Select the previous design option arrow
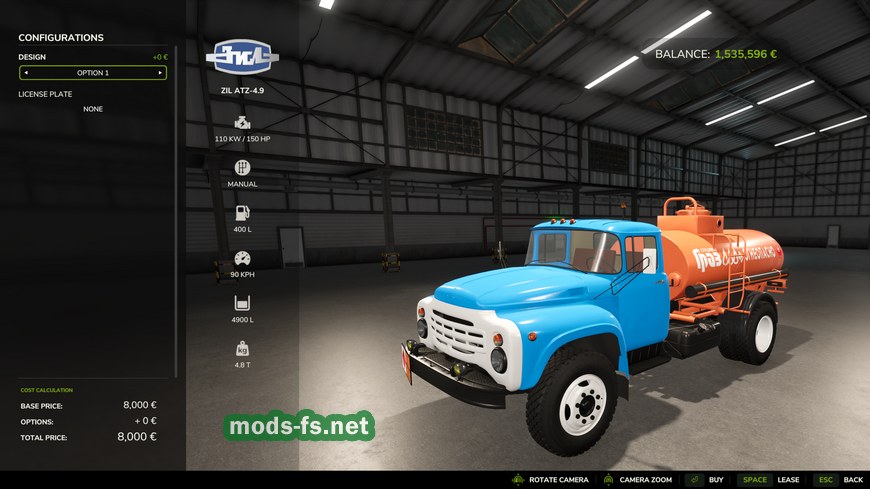 26,73
